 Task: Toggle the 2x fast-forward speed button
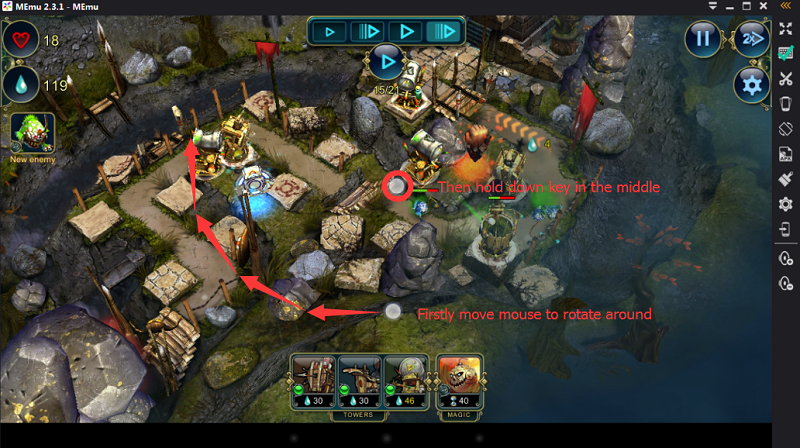(x=750, y=38)
